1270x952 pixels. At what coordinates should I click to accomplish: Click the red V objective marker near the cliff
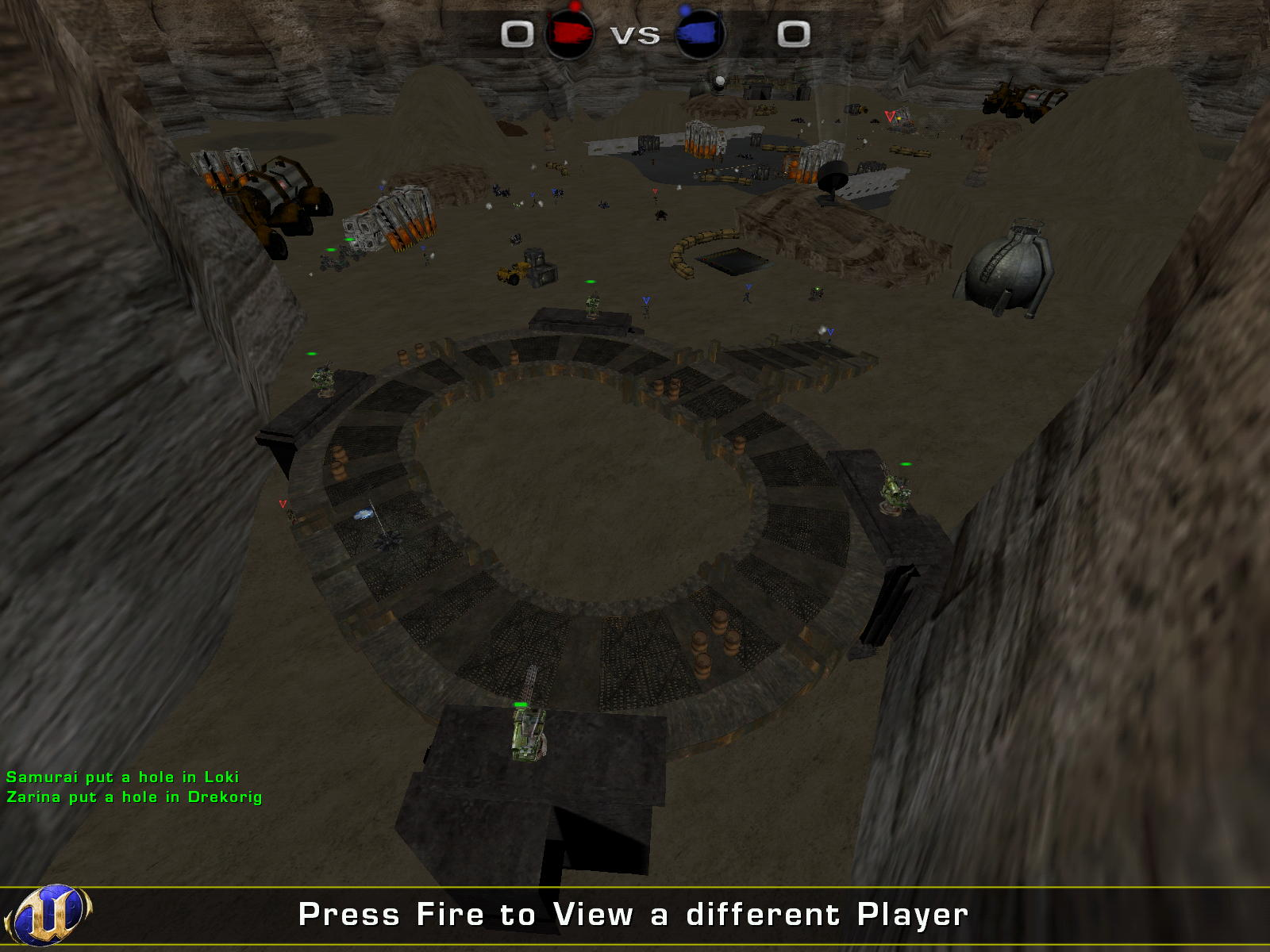(892, 117)
